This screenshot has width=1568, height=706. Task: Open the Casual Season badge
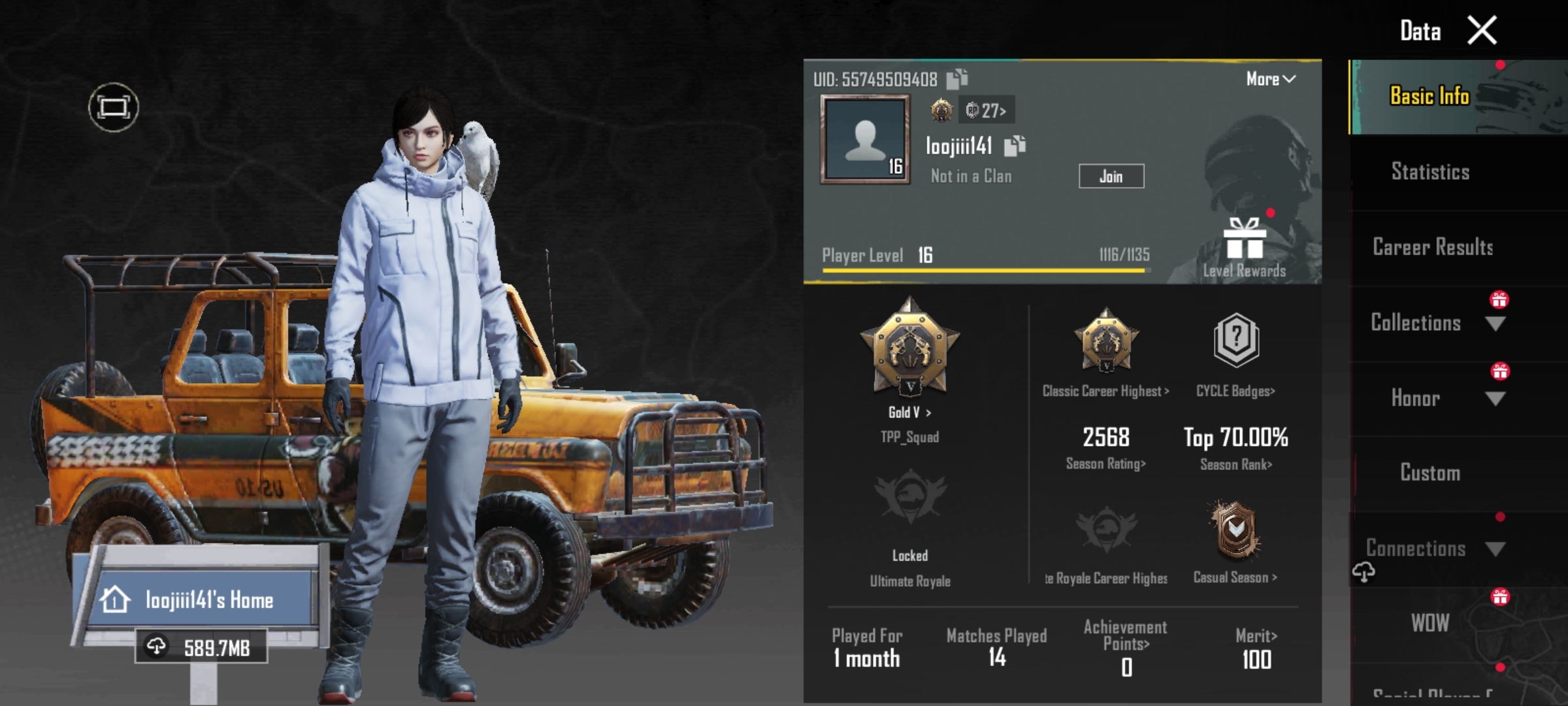click(x=1235, y=531)
